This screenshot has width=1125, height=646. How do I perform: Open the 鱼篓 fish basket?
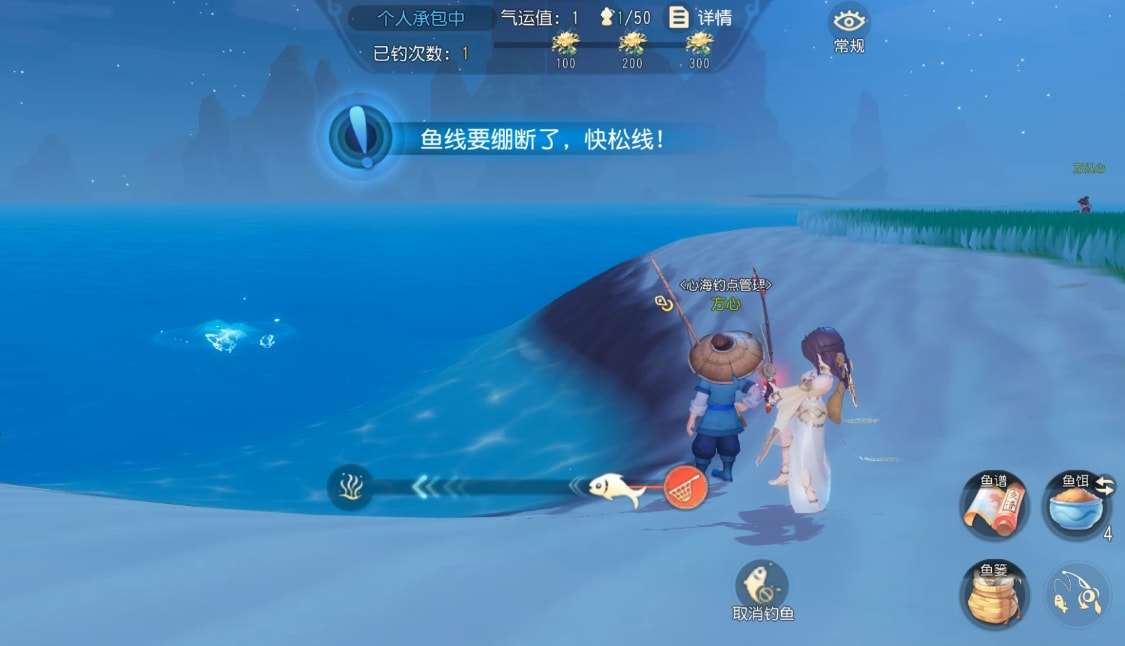tap(994, 595)
